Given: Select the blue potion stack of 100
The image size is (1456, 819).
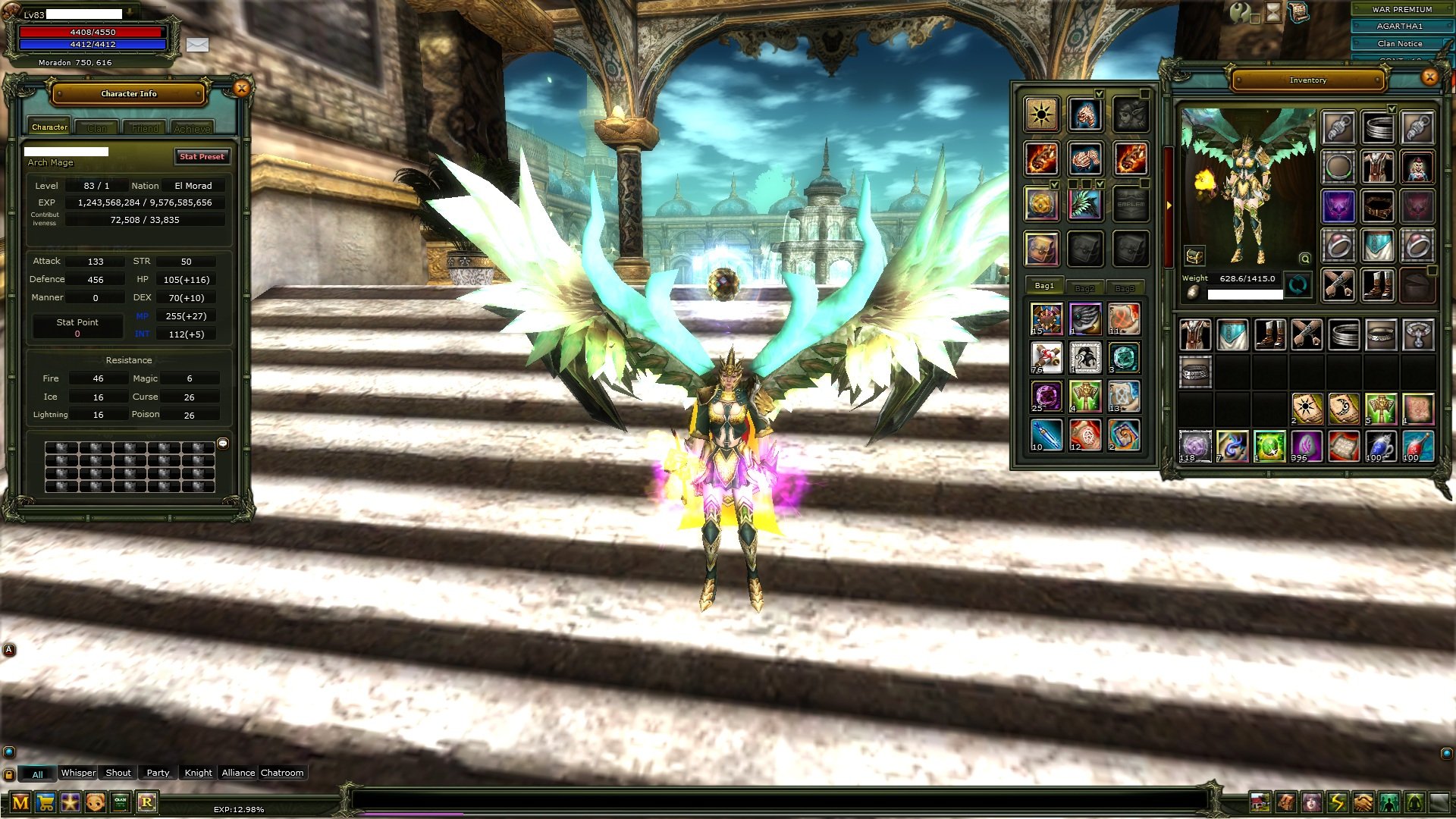Looking at the screenshot, I should pyautogui.click(x=1380, y=446).
